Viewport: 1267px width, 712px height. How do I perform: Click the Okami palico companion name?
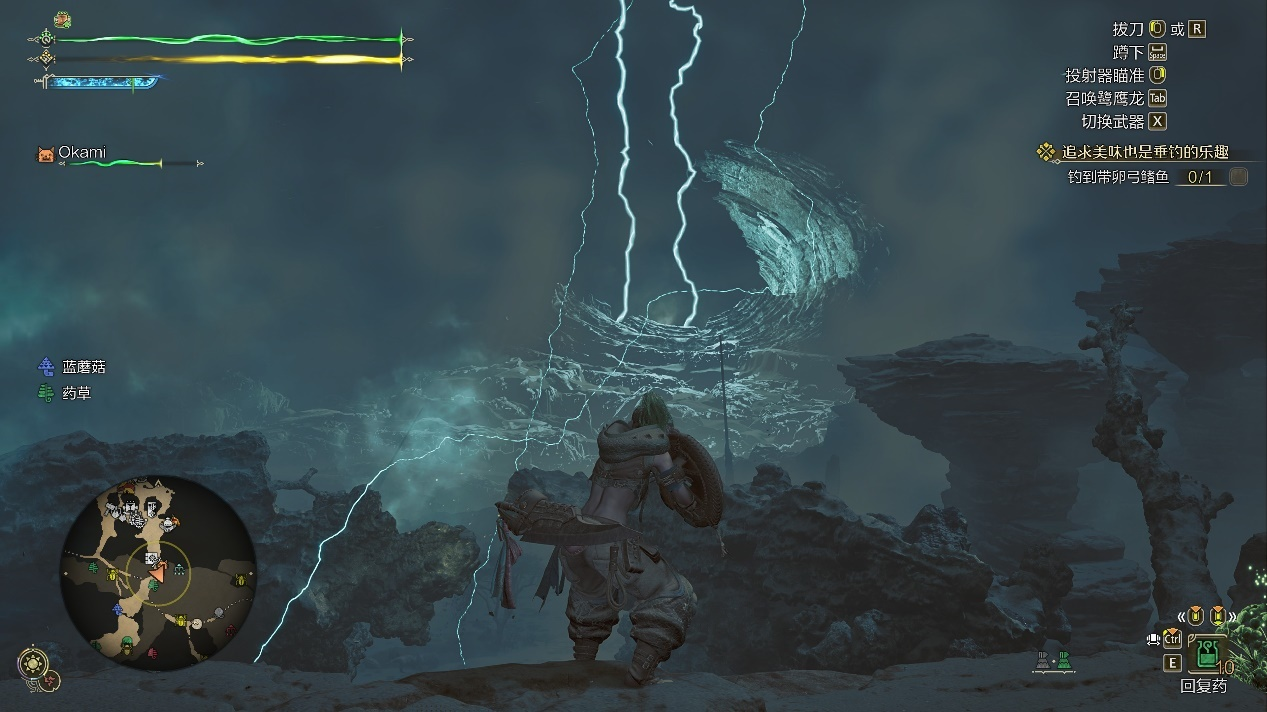pyautogui.click(x=81, y=153)
